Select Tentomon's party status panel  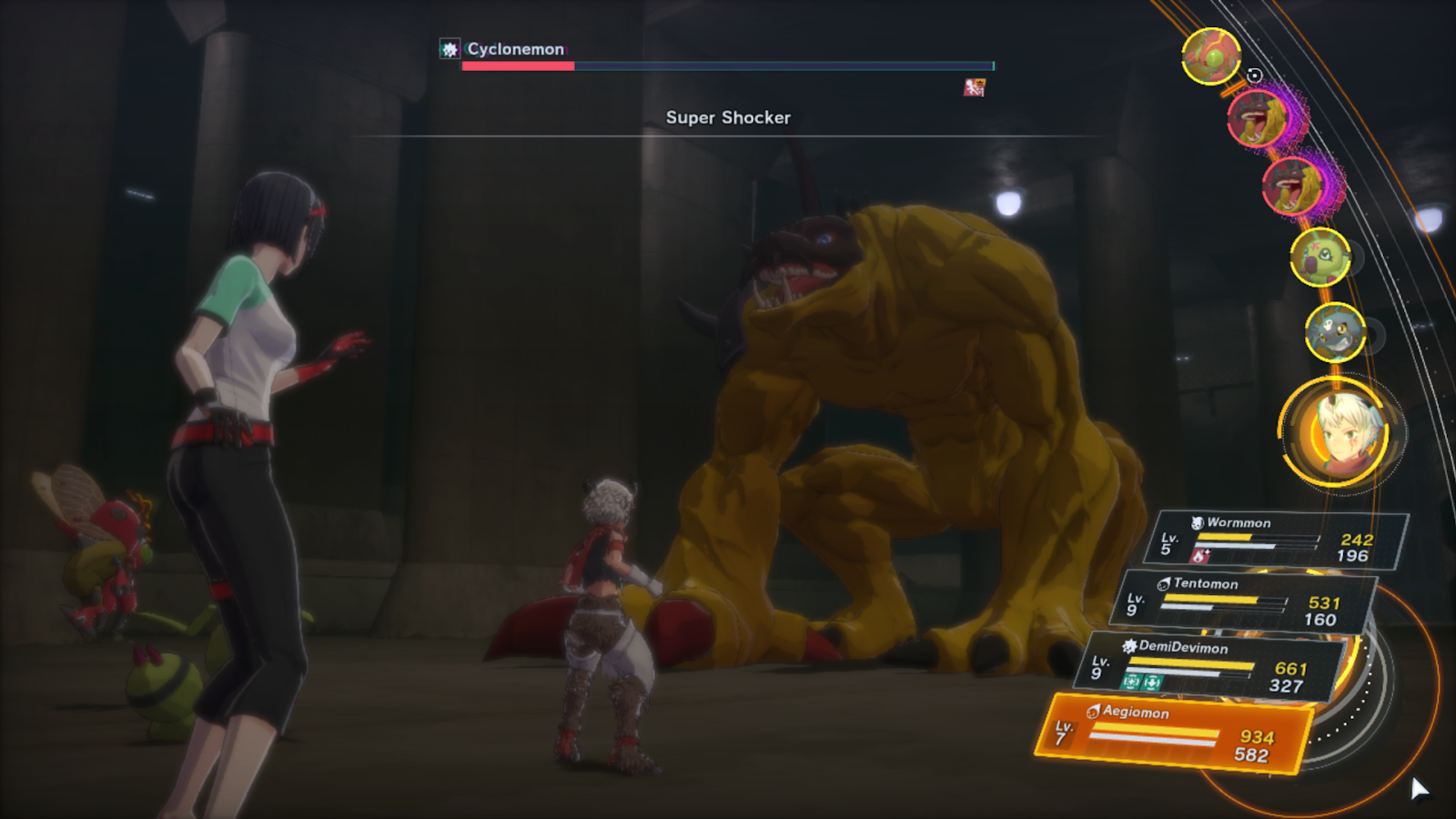(1247, 602)
